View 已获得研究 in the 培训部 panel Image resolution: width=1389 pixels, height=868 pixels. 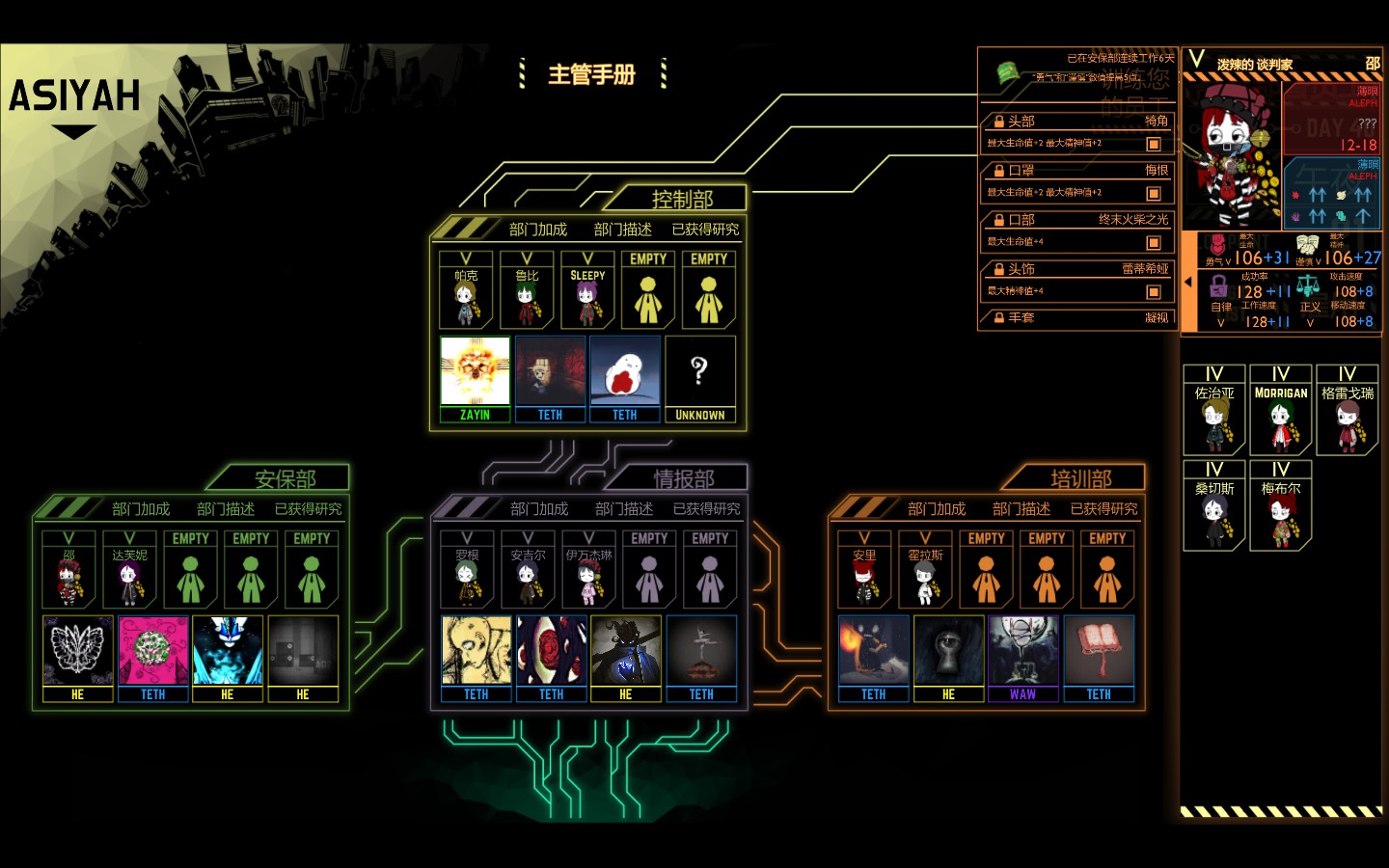coord(1103,509)
